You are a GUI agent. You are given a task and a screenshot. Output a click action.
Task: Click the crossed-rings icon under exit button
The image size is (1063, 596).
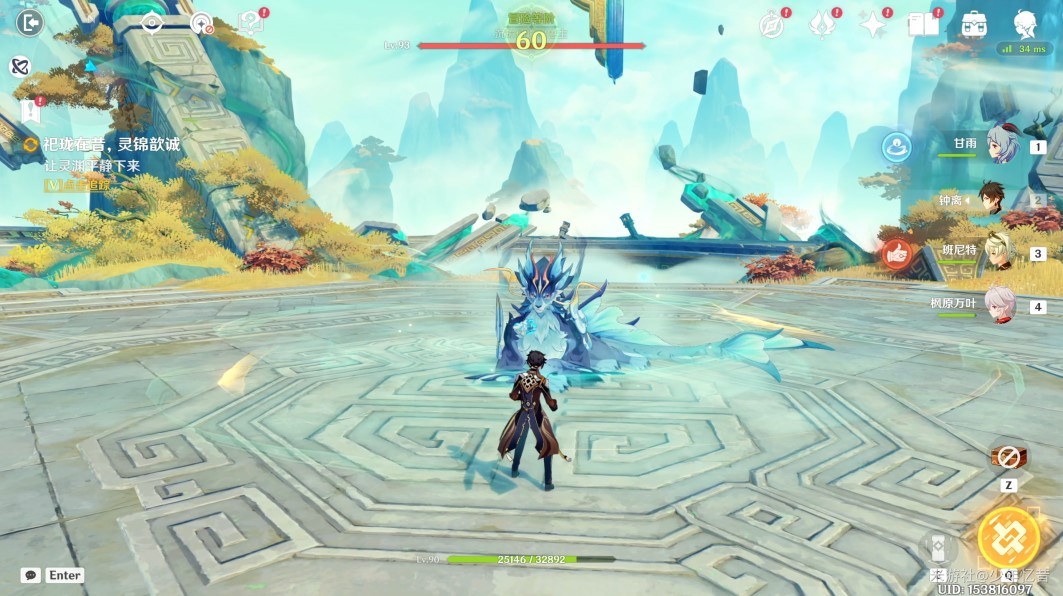(19, 66)
